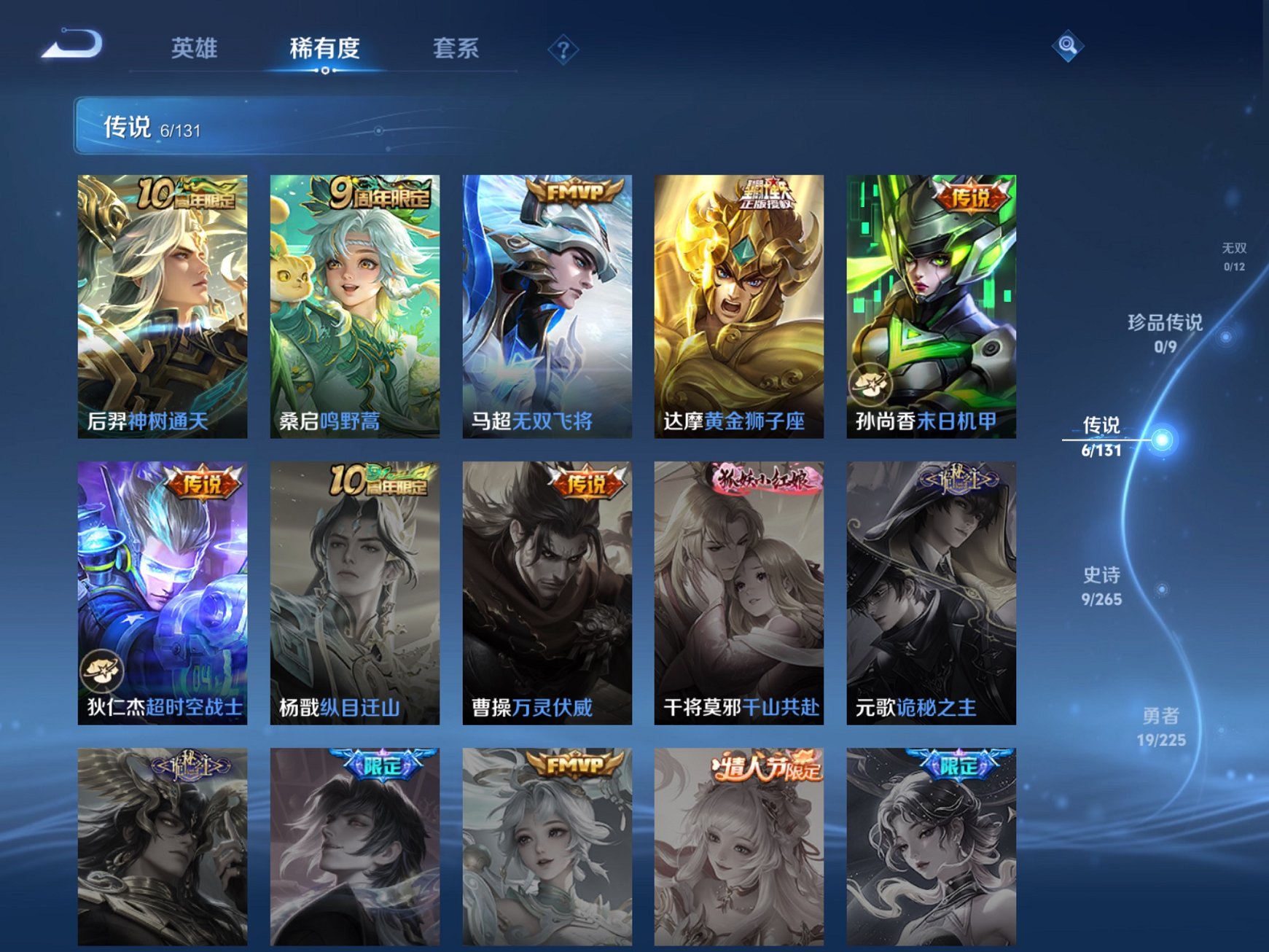Switch to the 英雄 tab
Image resolution: width=1269 pixels, height=952 pixels.
[197, 47]
